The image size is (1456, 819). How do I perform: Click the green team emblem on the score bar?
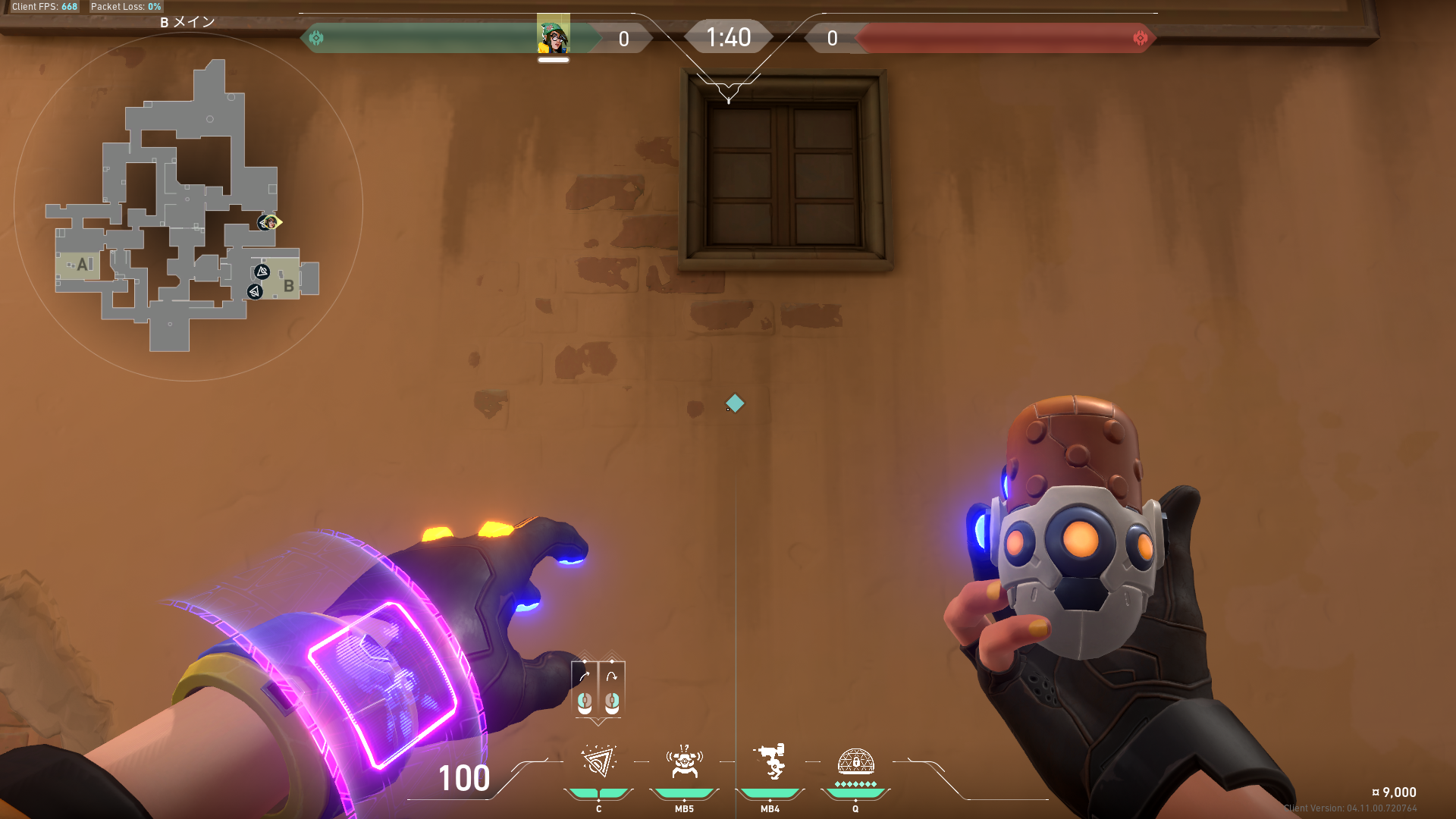316,37
